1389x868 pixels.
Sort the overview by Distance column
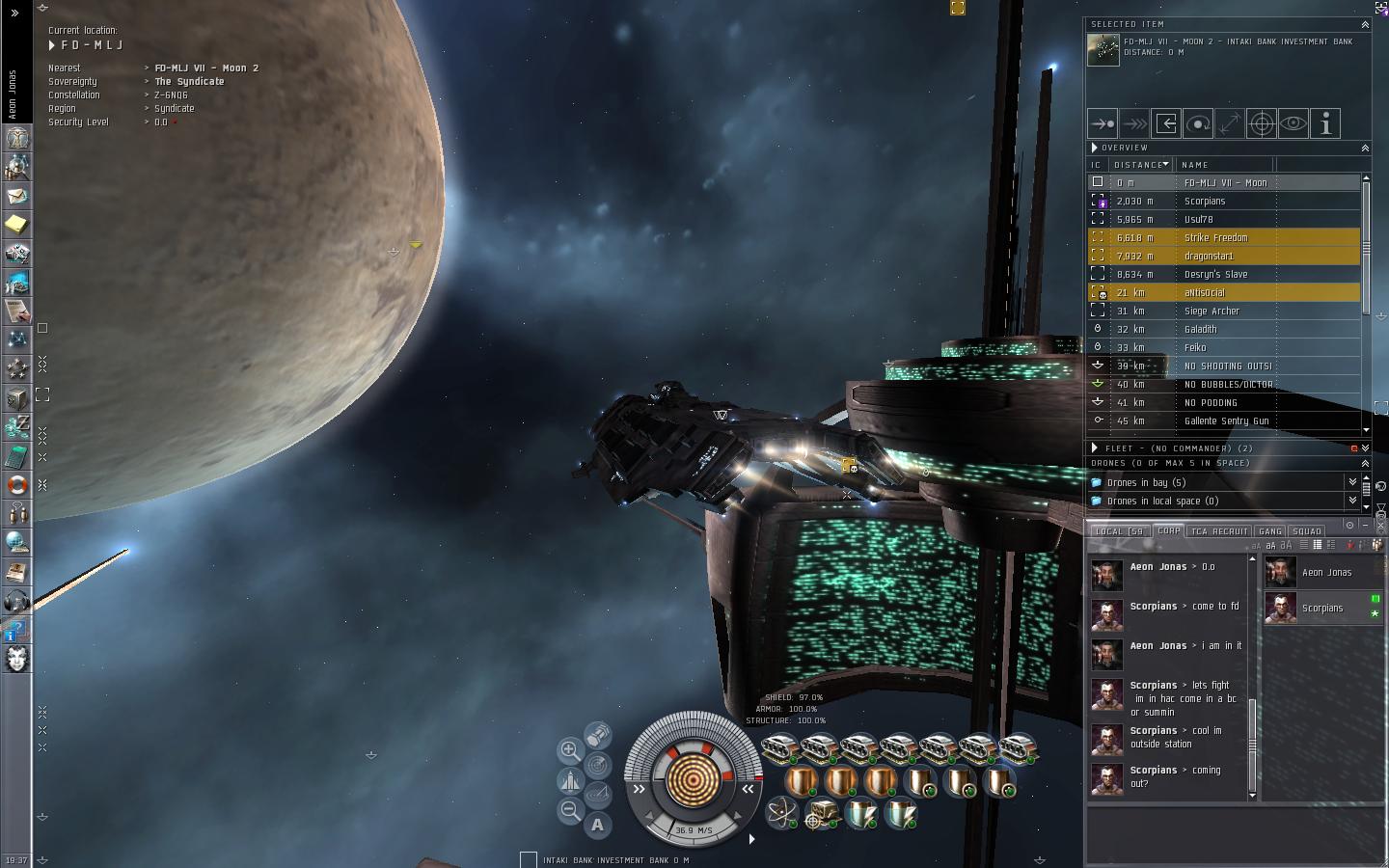tap(1139, 165)
